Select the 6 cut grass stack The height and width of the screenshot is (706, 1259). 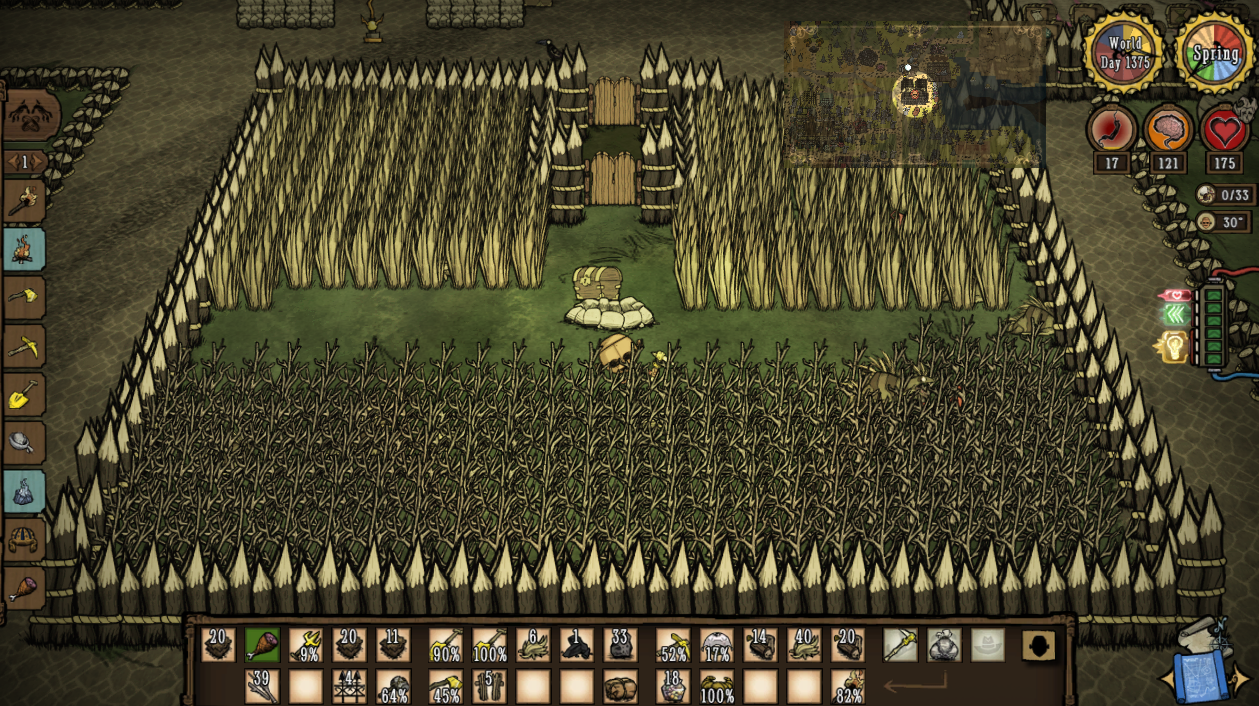coord(533,645)
